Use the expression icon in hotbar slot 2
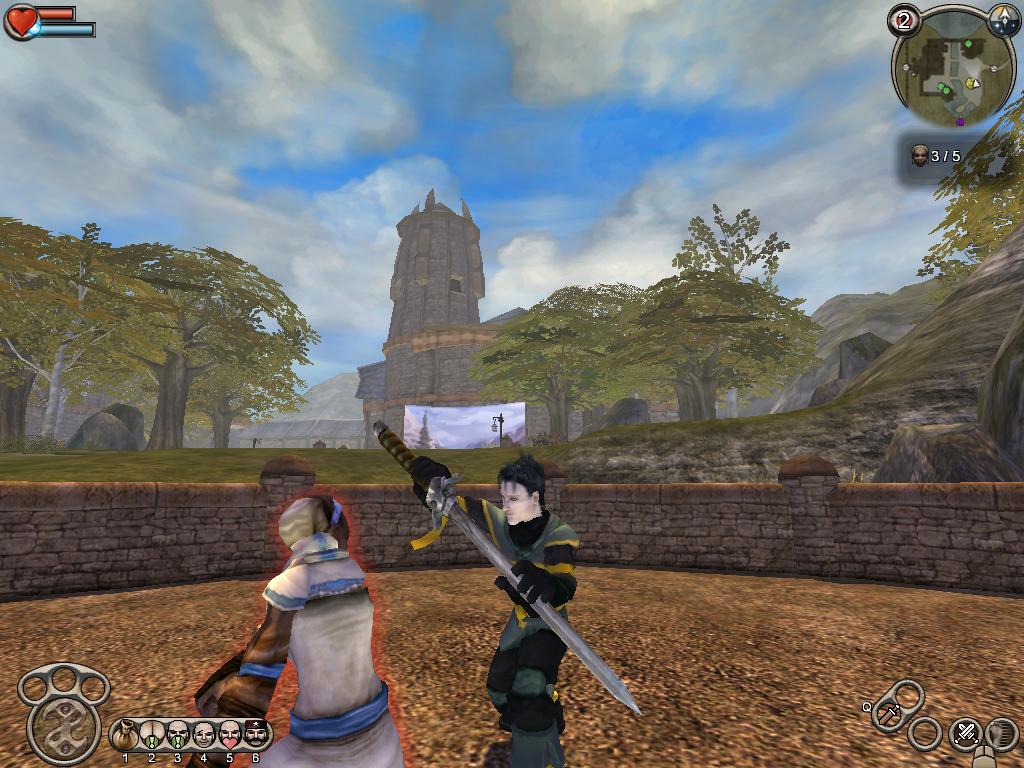 point(152,736)
